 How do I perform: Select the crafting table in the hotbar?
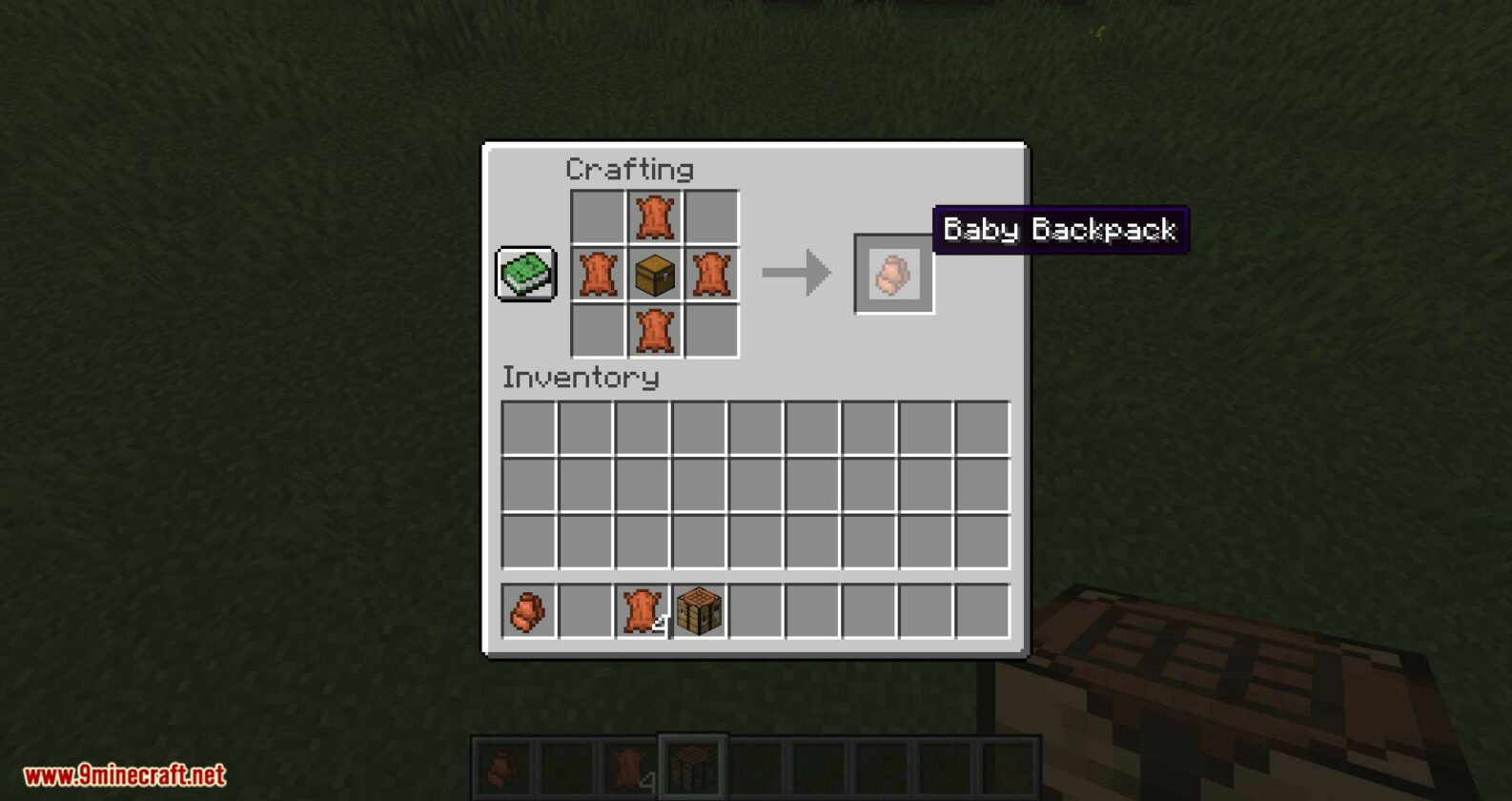(695, 765)
